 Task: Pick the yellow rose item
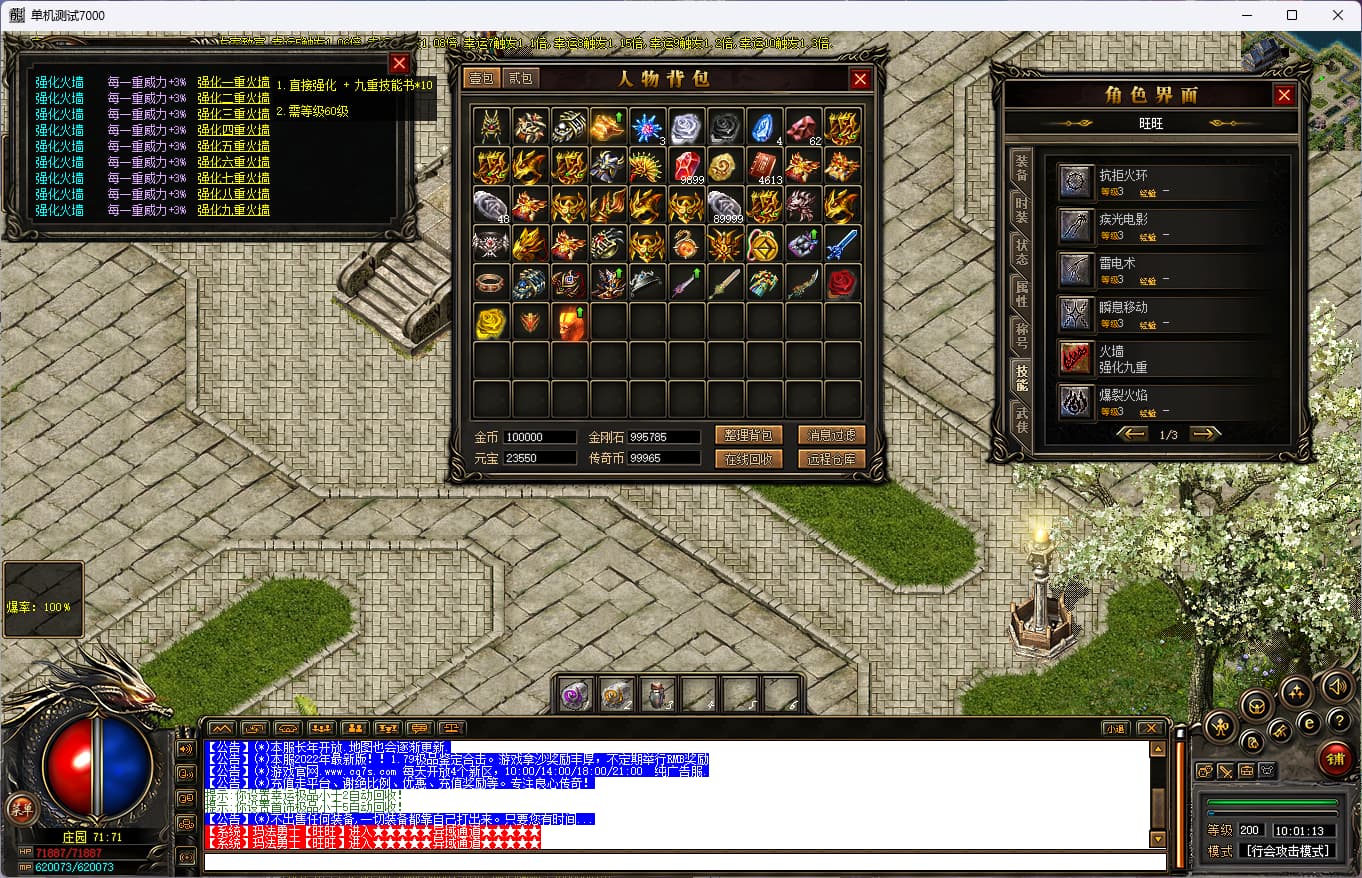coord(491,322)
